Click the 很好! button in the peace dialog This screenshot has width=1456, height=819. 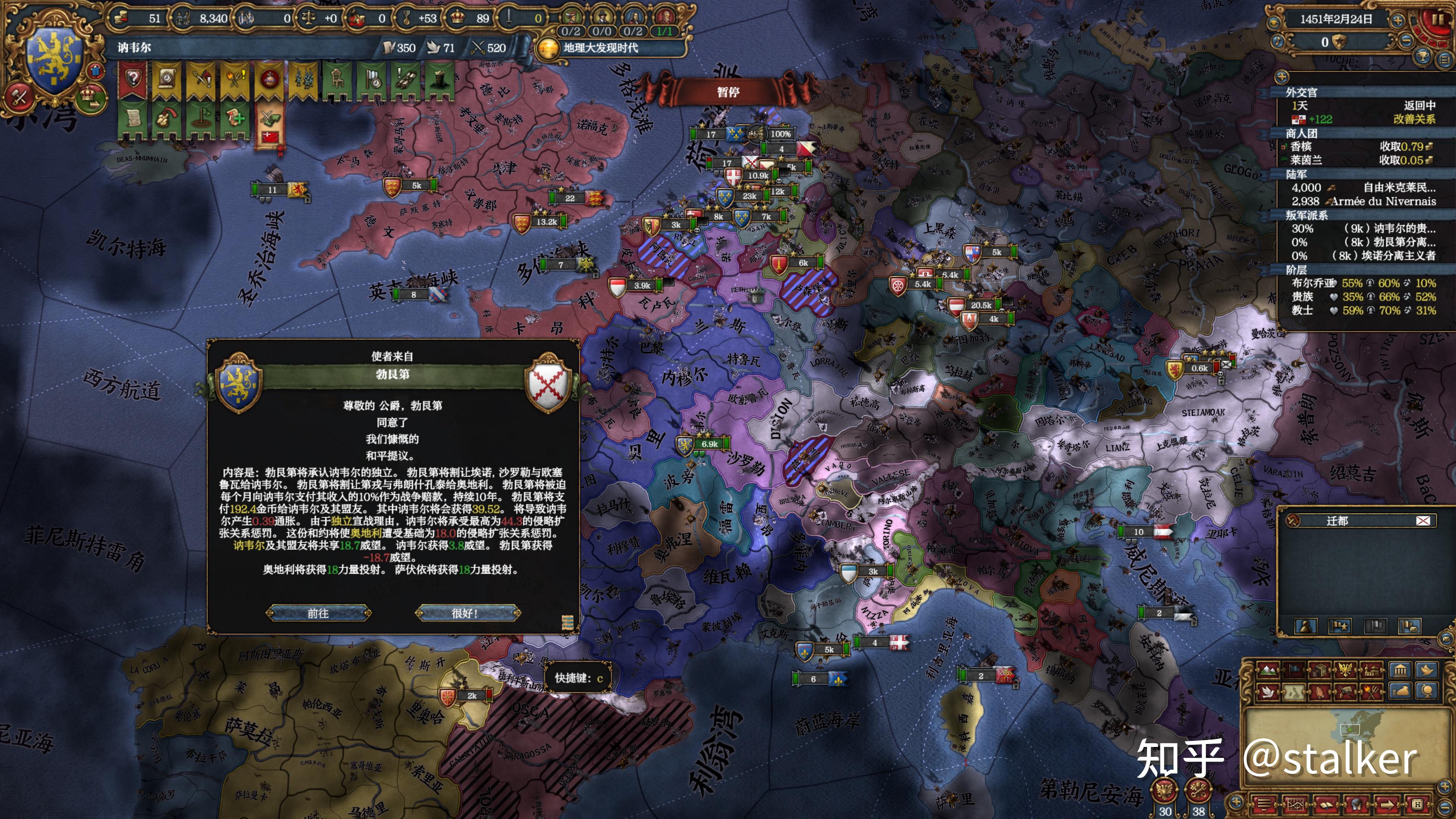click(467, 613)
